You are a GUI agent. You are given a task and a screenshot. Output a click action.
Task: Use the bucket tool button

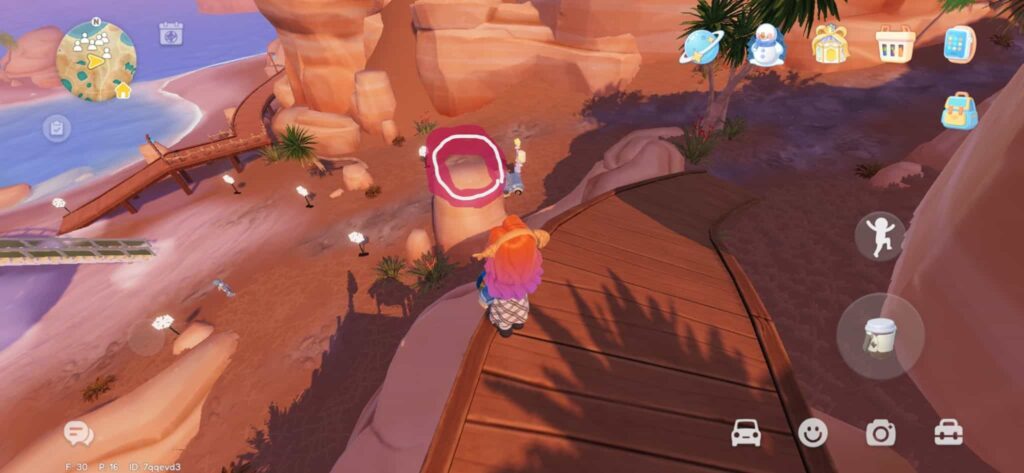(880, 336)
